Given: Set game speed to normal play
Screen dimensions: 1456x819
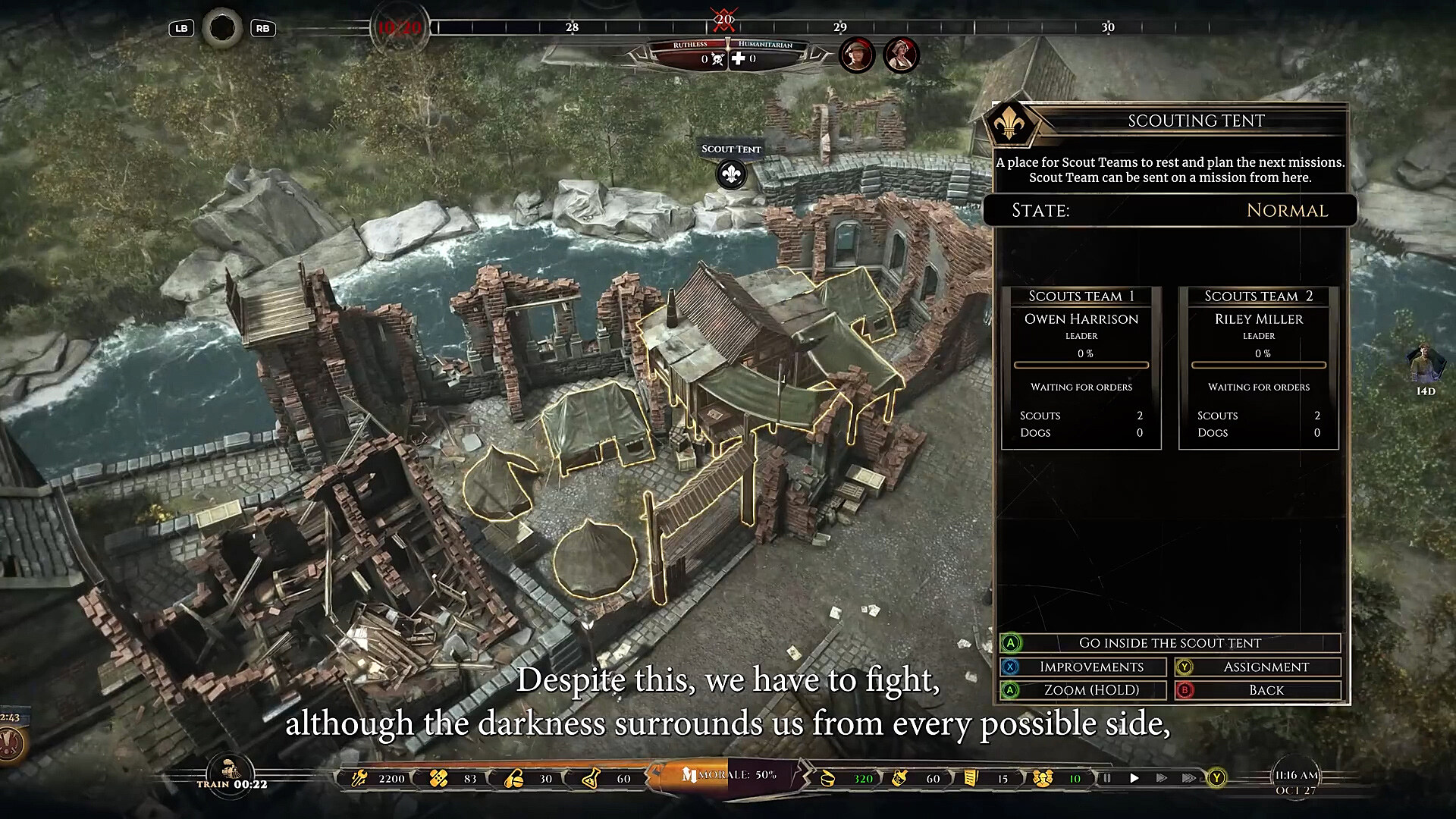Looking at the screenshot, I should pos(1134,778).
